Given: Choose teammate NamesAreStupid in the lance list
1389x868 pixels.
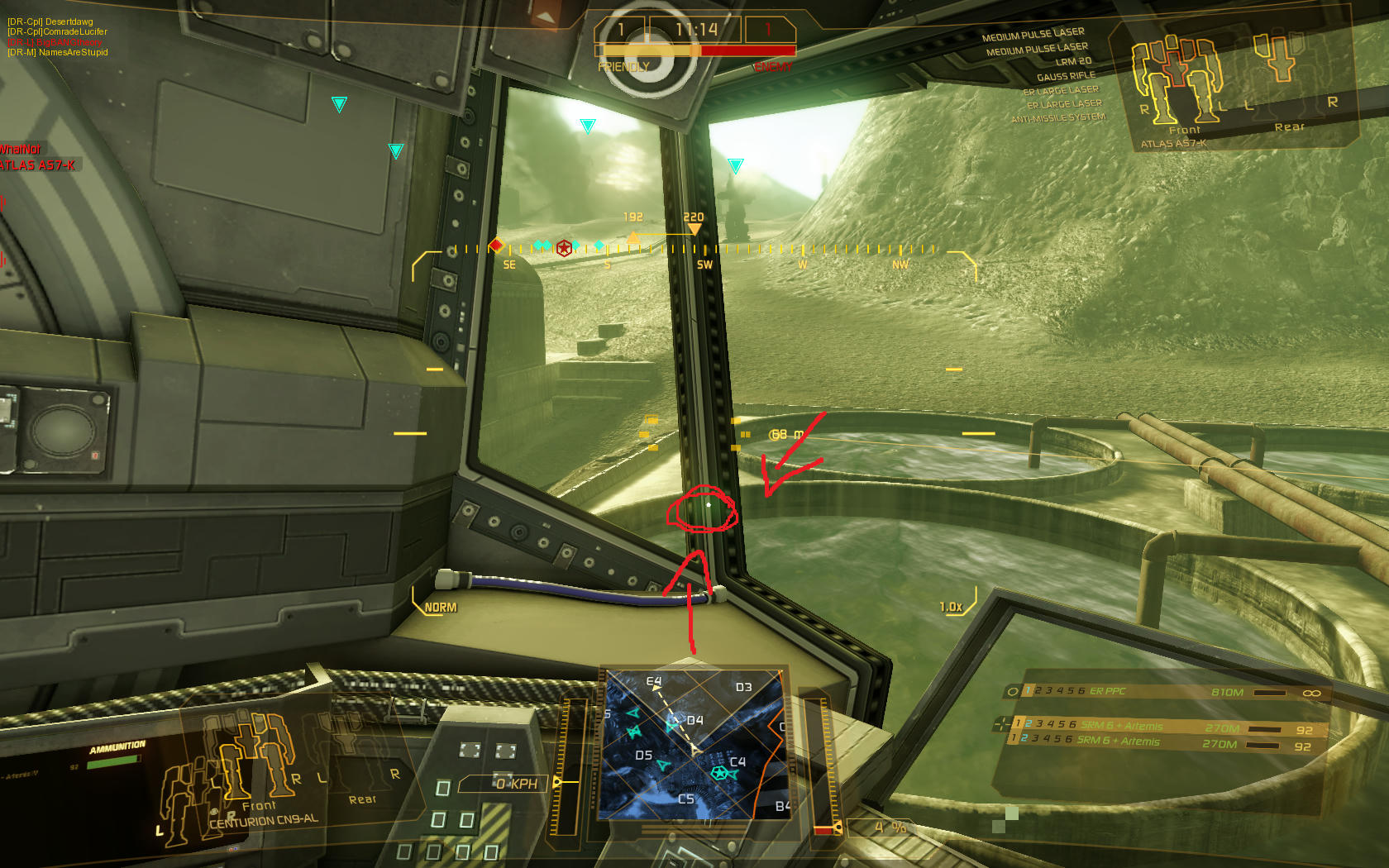Looking at the screenshot, I should pos(58,52).
